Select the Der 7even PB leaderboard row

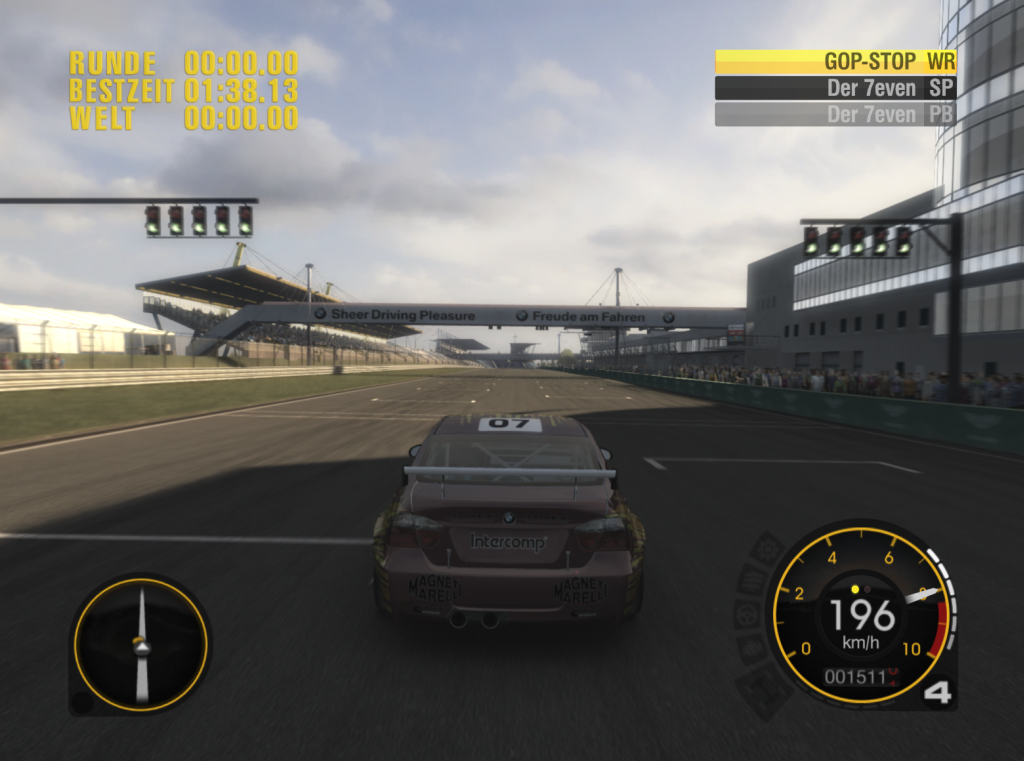tap(835, 114)
